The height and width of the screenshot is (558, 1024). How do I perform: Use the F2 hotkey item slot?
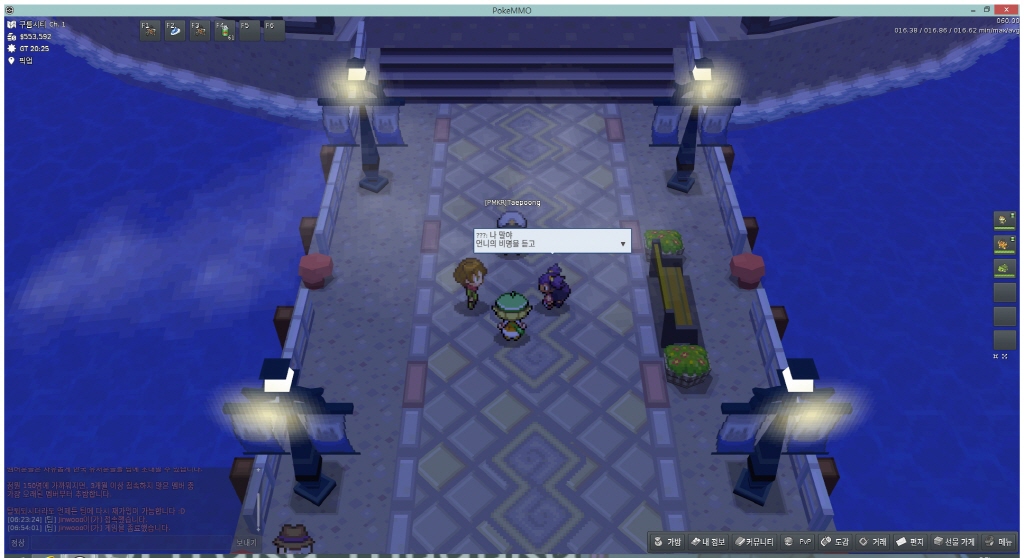[x=174, y=30]
